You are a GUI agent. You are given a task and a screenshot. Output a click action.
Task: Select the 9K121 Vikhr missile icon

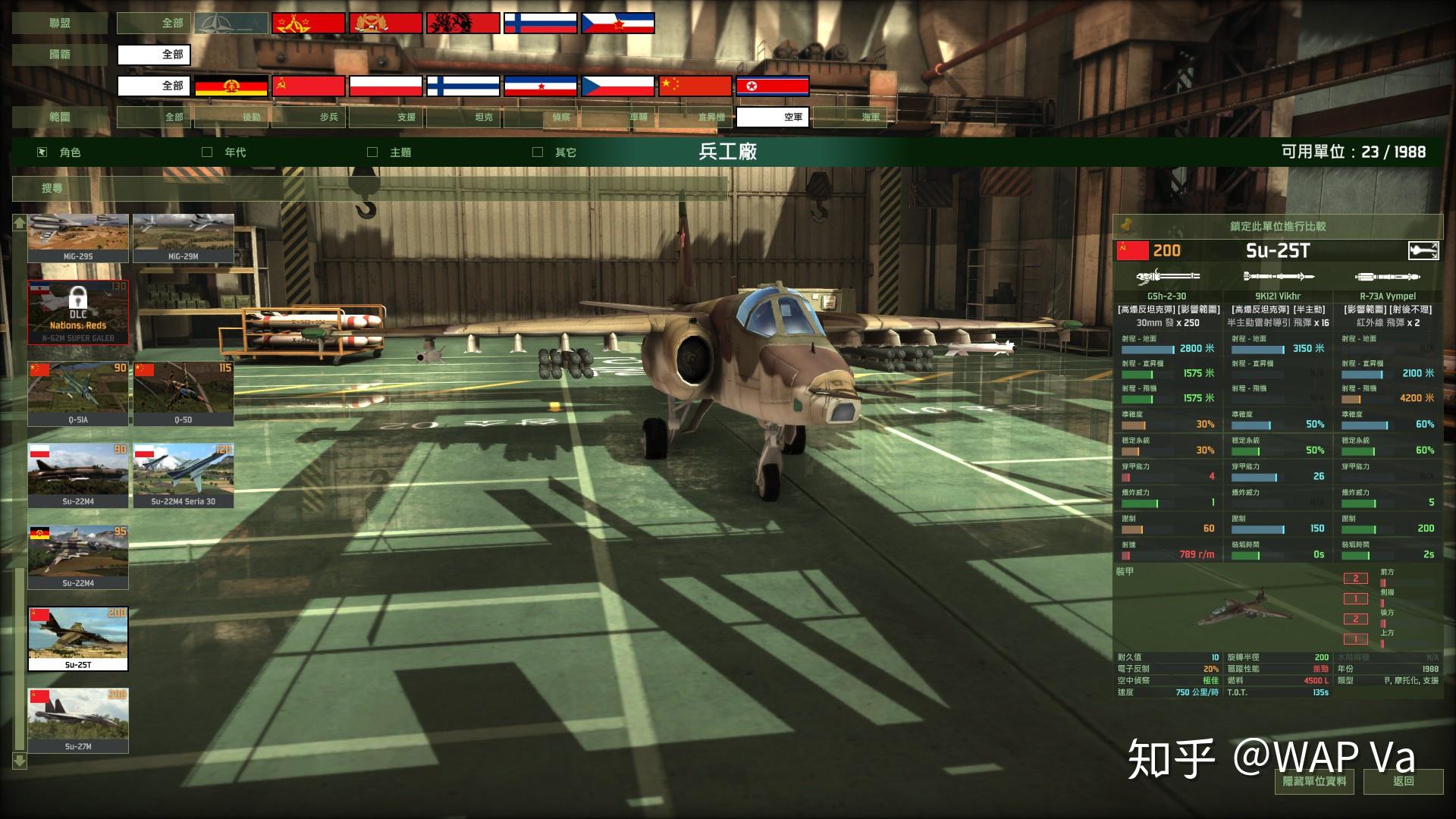point(1278,277)
